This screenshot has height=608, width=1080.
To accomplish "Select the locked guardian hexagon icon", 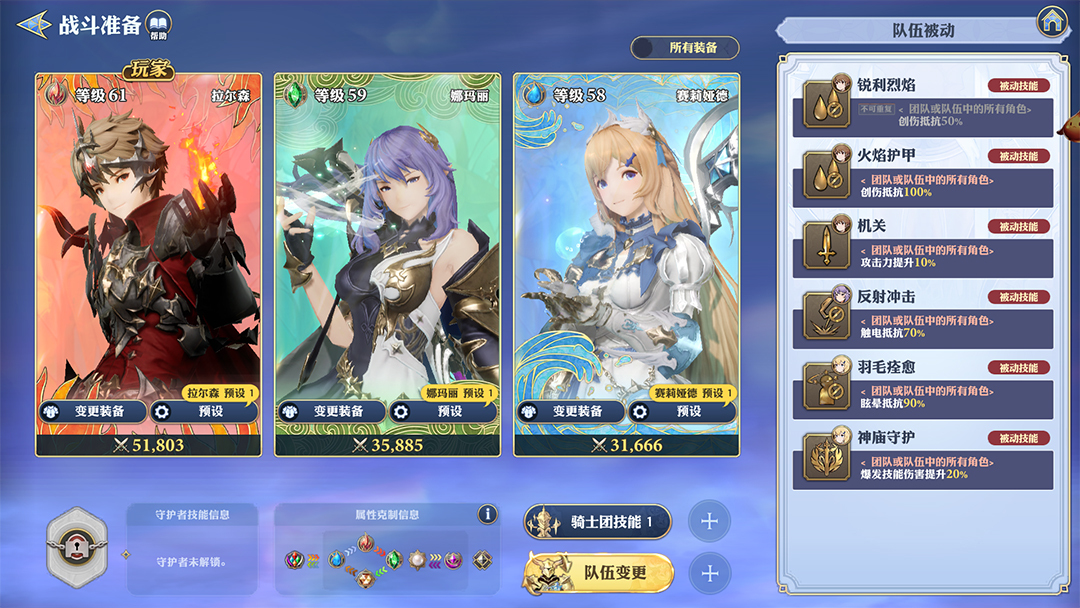I will 76,544.
